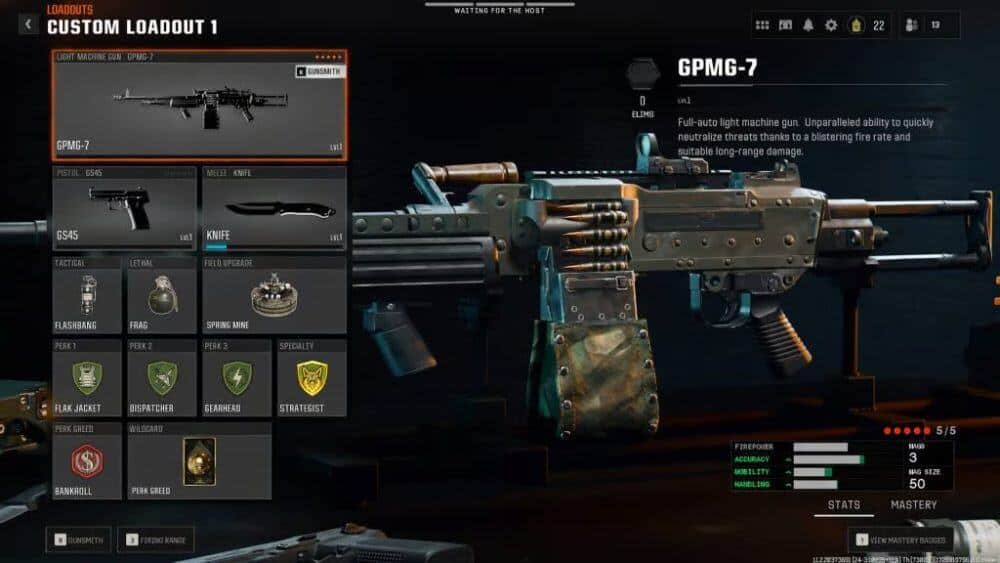The image size is (1000, 563).
Task: Go back using the top-left arrow
Action: (28, 24)
